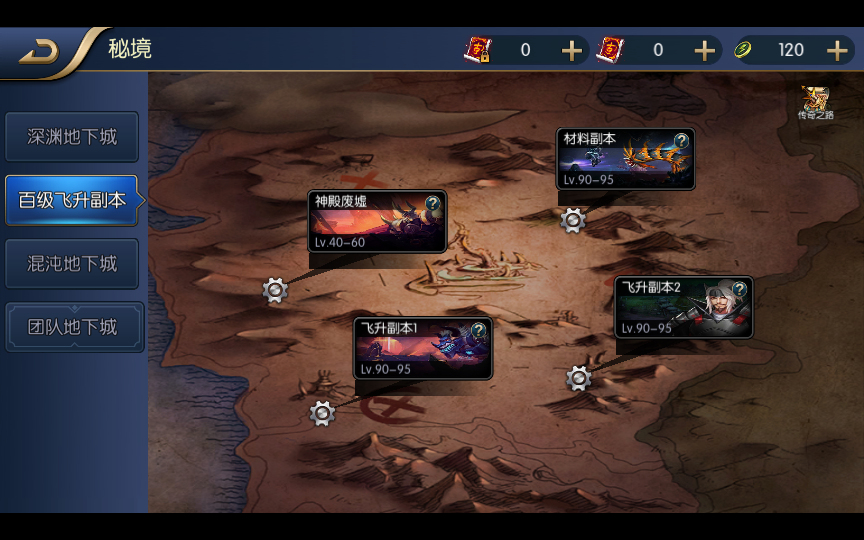Switch to the 深渊地下城 tab
The height and width of the screenshot is (540, 864).
(x=72, y=137)
